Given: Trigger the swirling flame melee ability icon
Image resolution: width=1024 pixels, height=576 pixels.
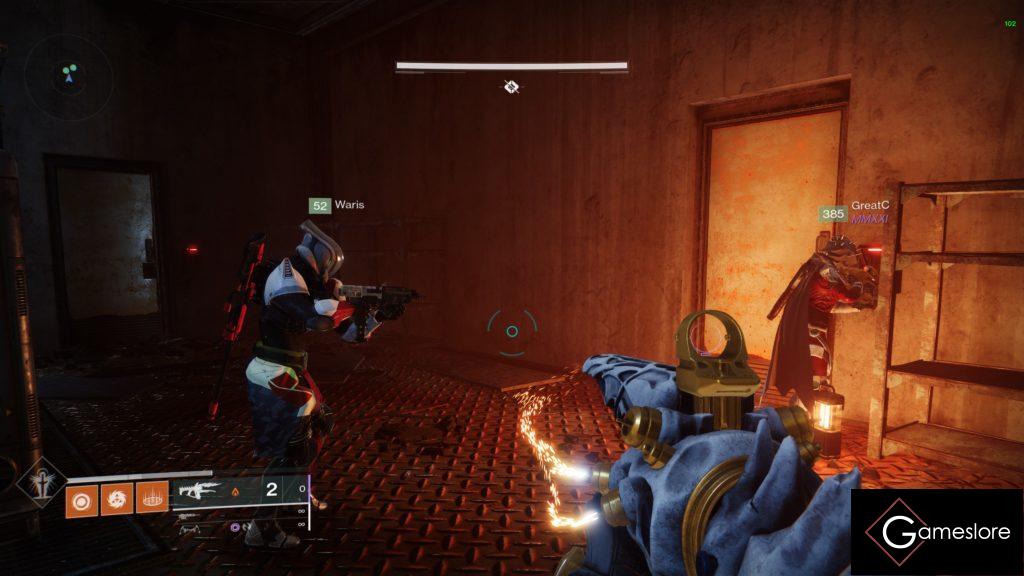Looking at the screenshot, I should [x=116, y=497].
